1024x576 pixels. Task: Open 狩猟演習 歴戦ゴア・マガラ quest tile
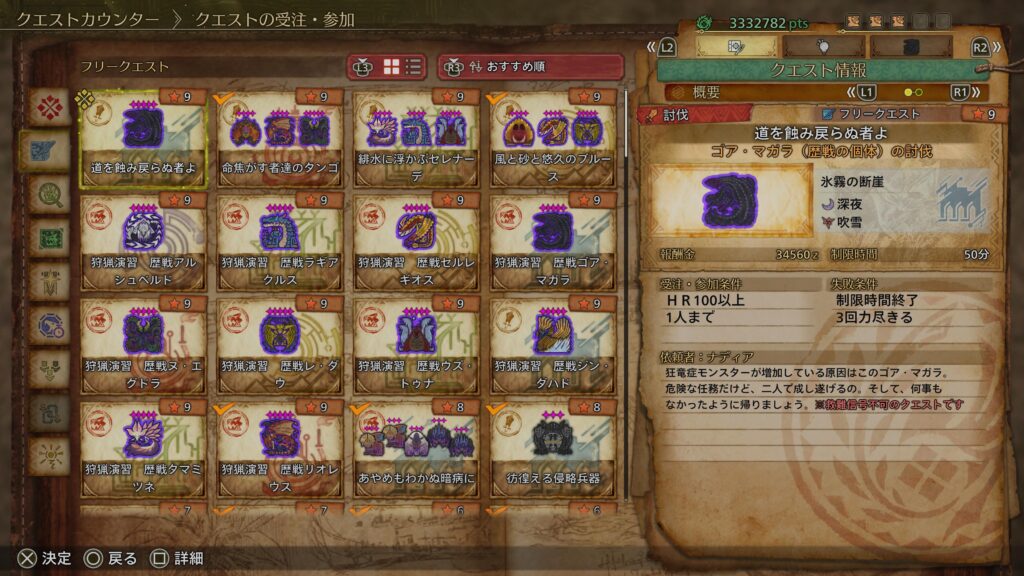553,242
